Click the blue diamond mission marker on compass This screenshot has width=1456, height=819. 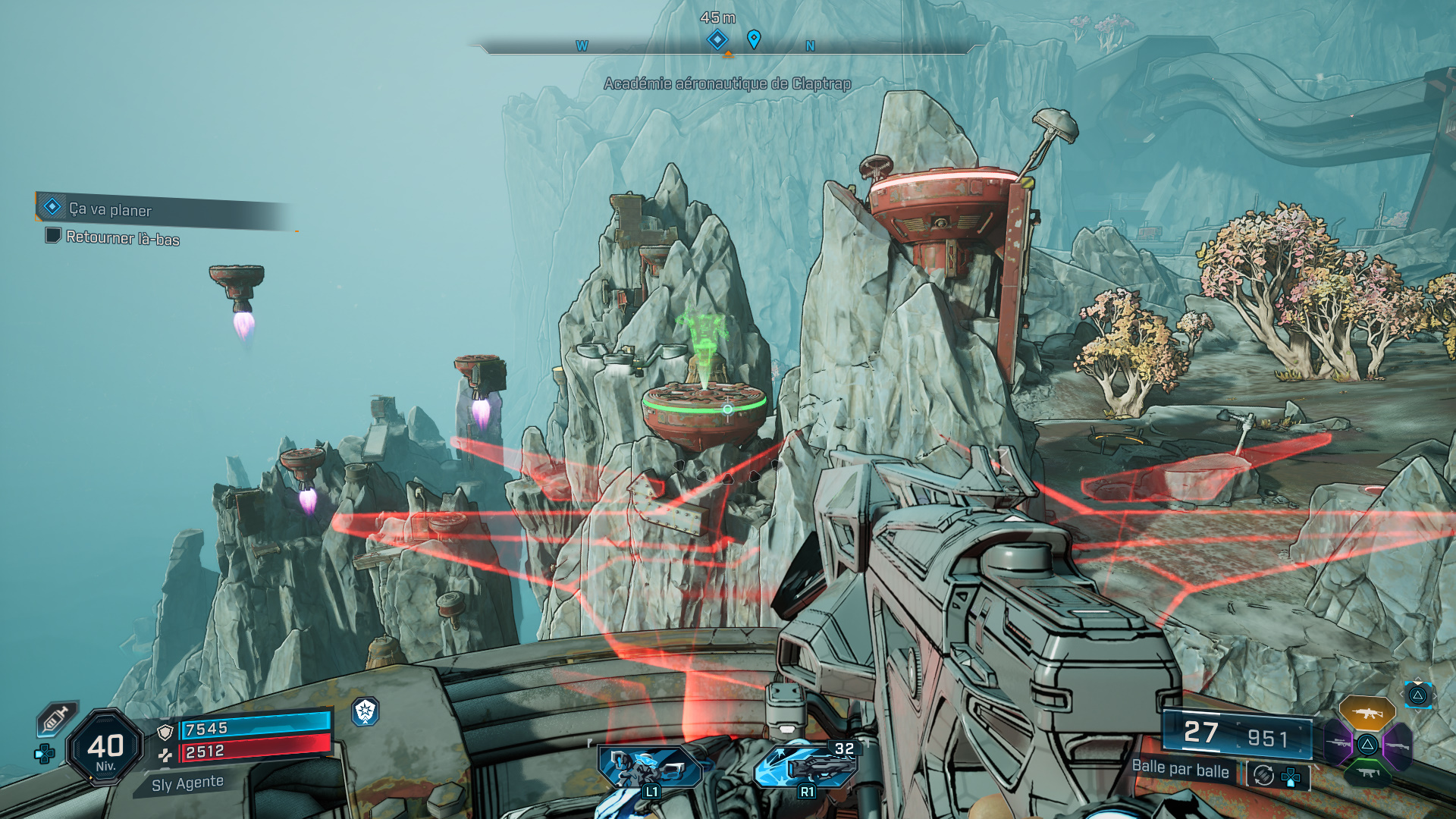click(x=717, y=39)
